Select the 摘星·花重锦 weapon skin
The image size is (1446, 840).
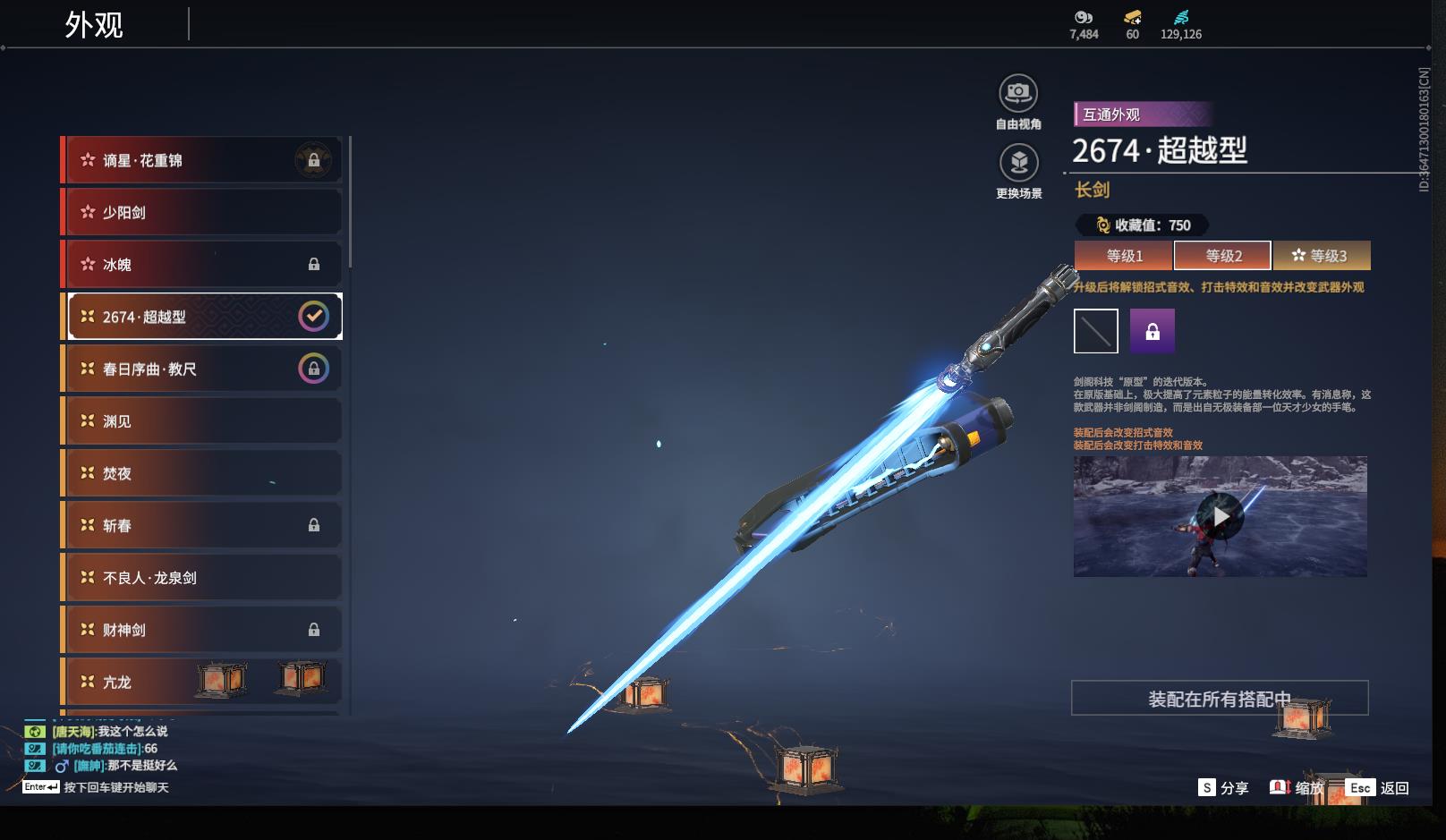201,160
